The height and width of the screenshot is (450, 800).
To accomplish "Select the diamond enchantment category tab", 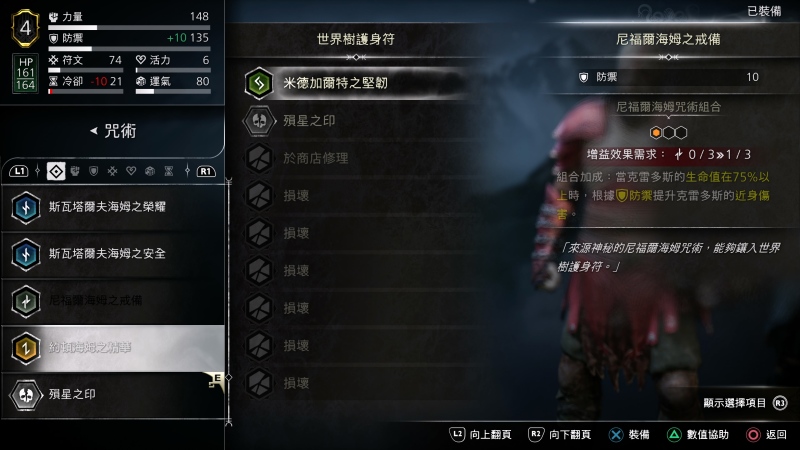I will 56,171.
